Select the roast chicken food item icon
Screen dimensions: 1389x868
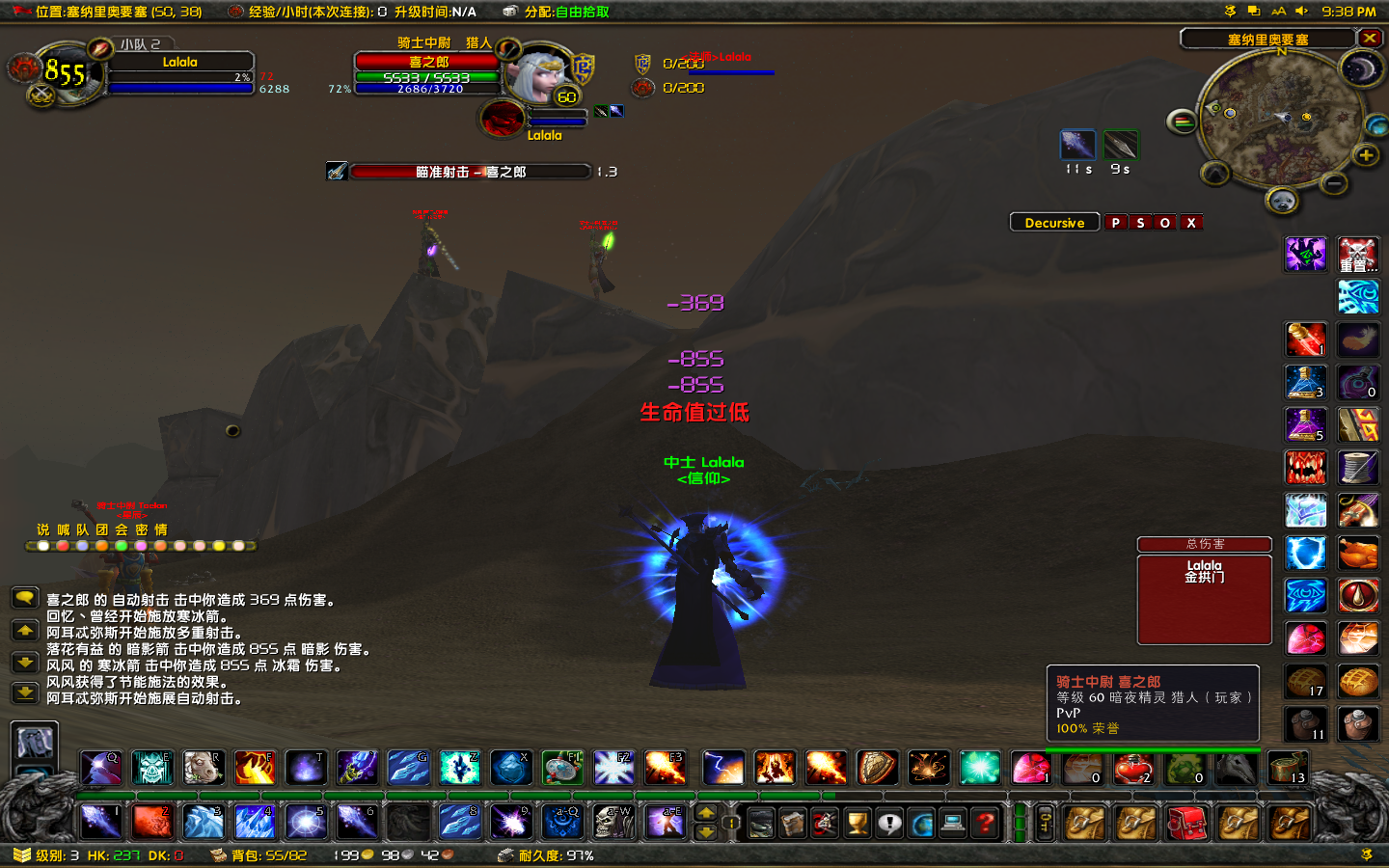pos(1358,552)
